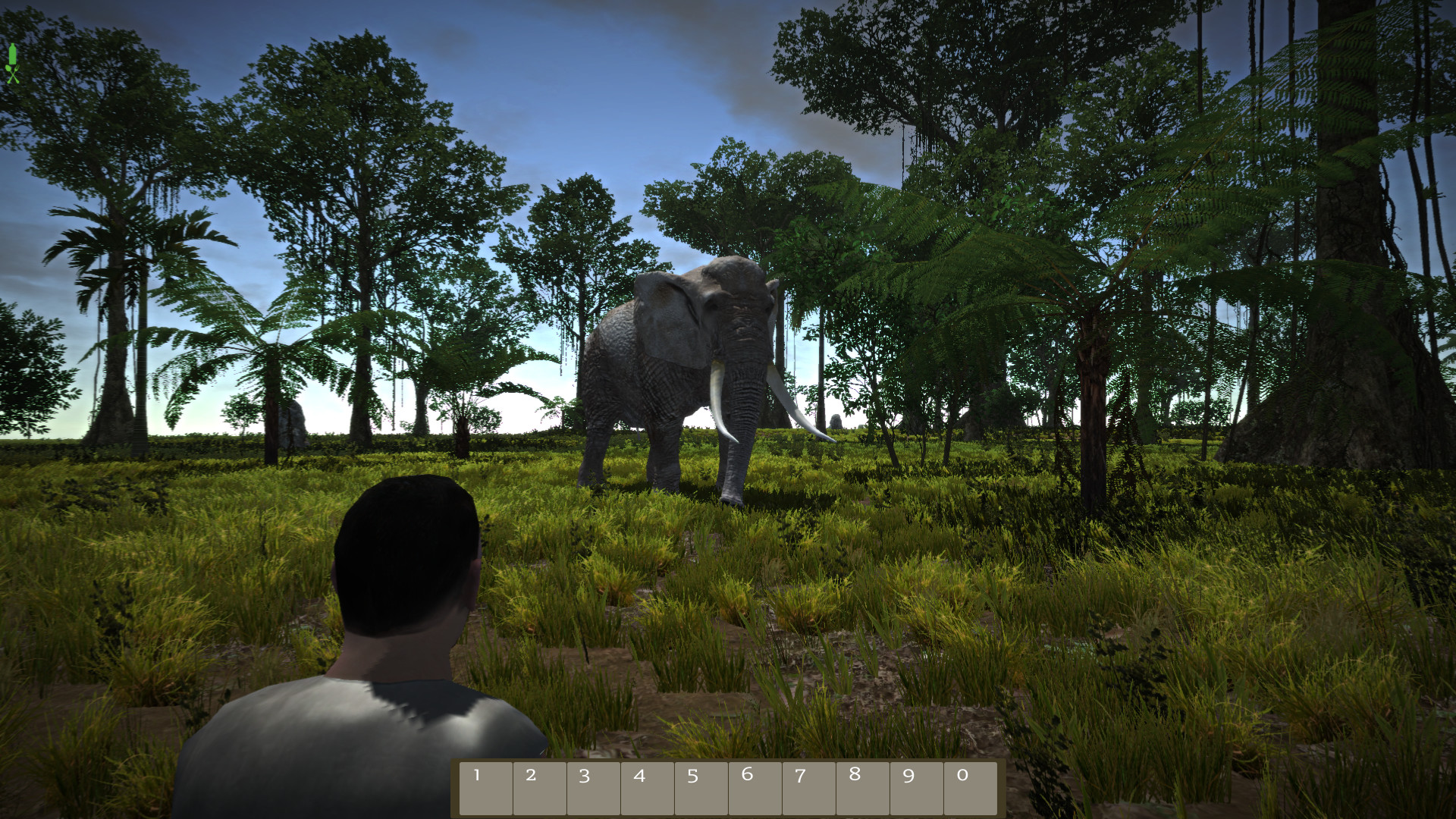Select hotbar slot 6

757,787
